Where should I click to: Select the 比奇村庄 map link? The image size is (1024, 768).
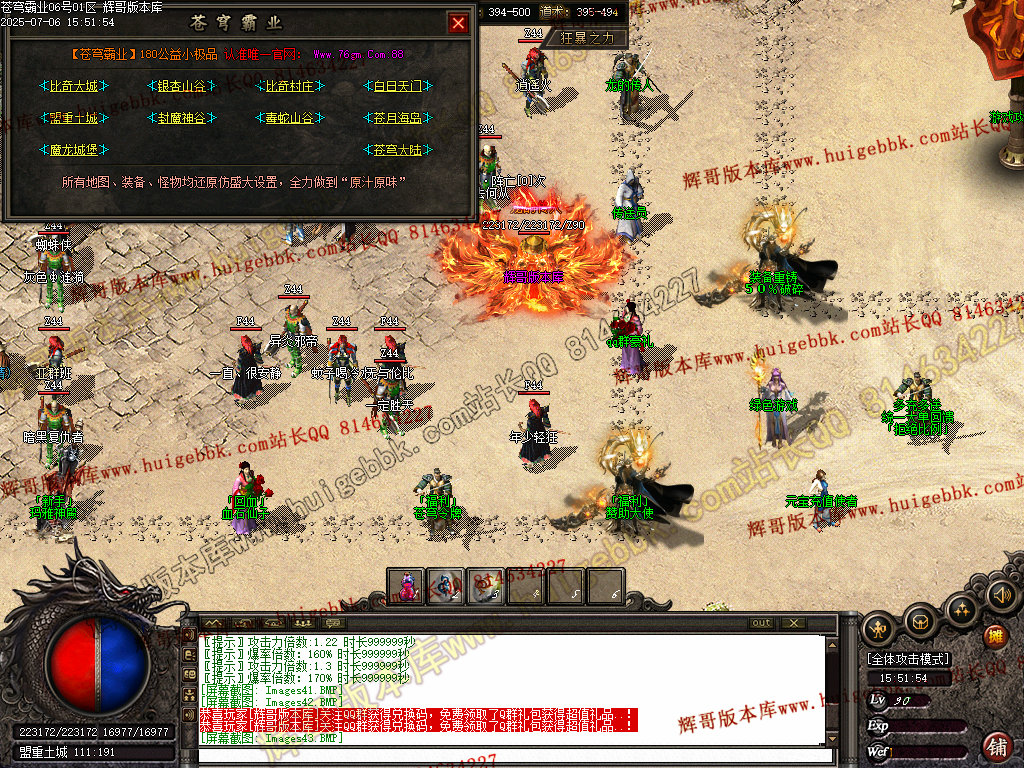click(290, 87)
